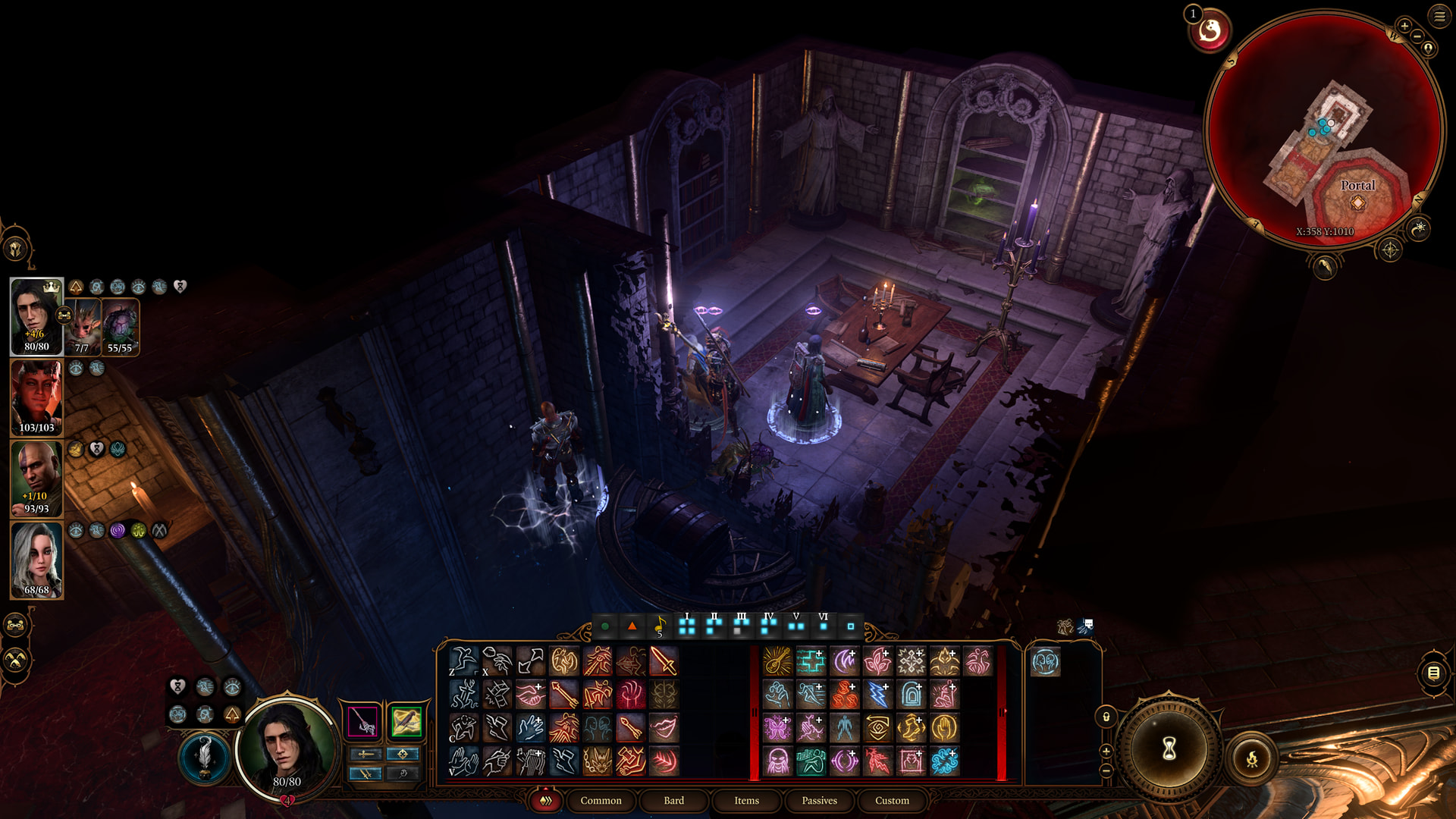Activate the red sword main-hand attack icon

664,661
